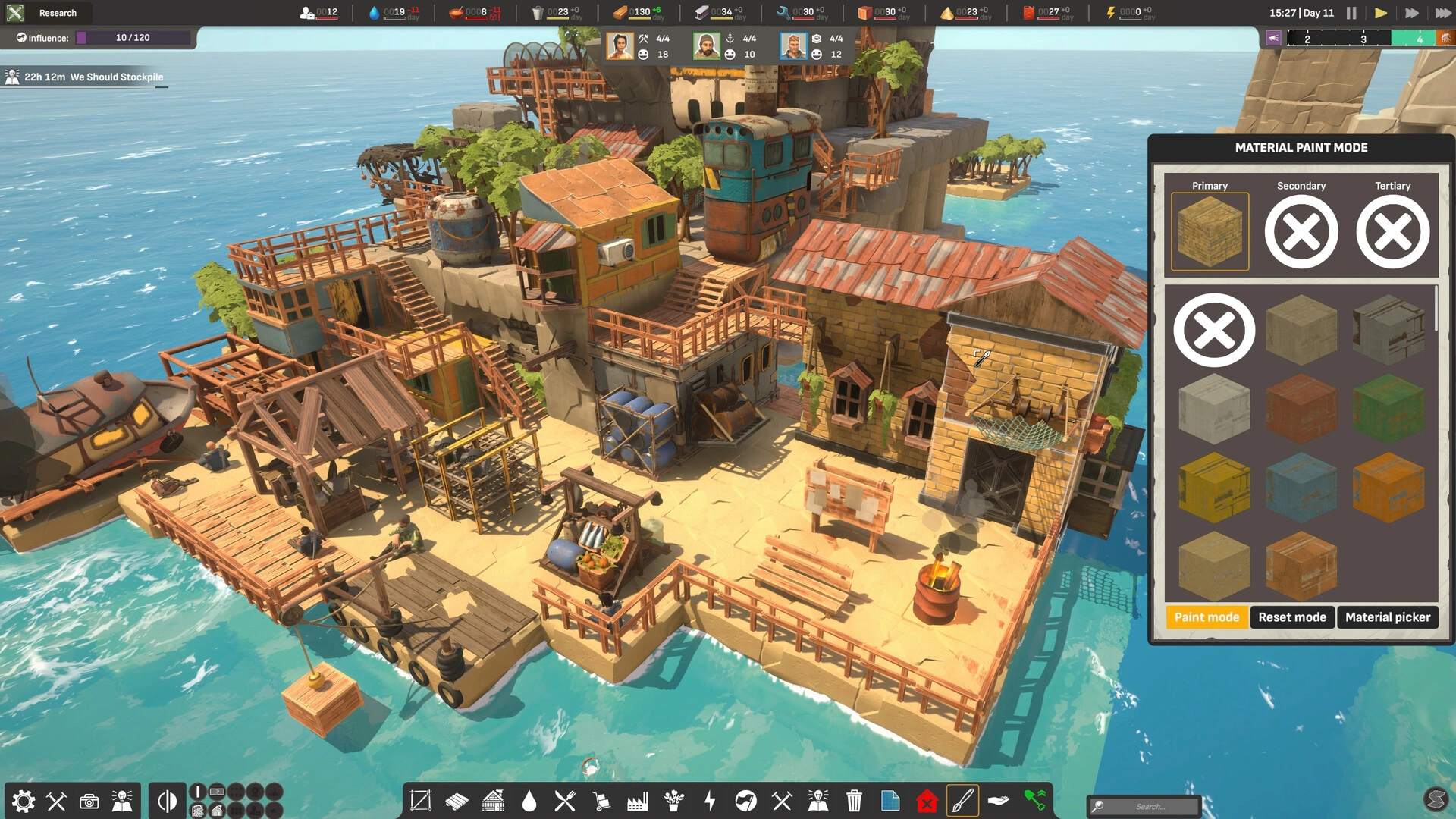Open the food category crossed knife and fork
The height and width of the screenshot is (819, 1456).
(564, 800)
